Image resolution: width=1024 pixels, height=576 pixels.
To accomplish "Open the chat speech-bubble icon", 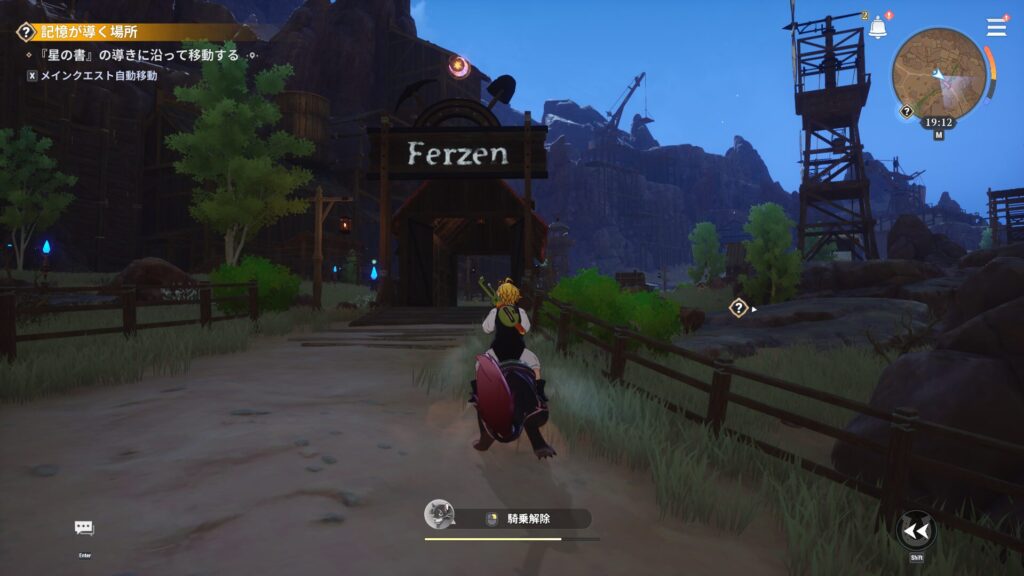I will click(84, 528).
